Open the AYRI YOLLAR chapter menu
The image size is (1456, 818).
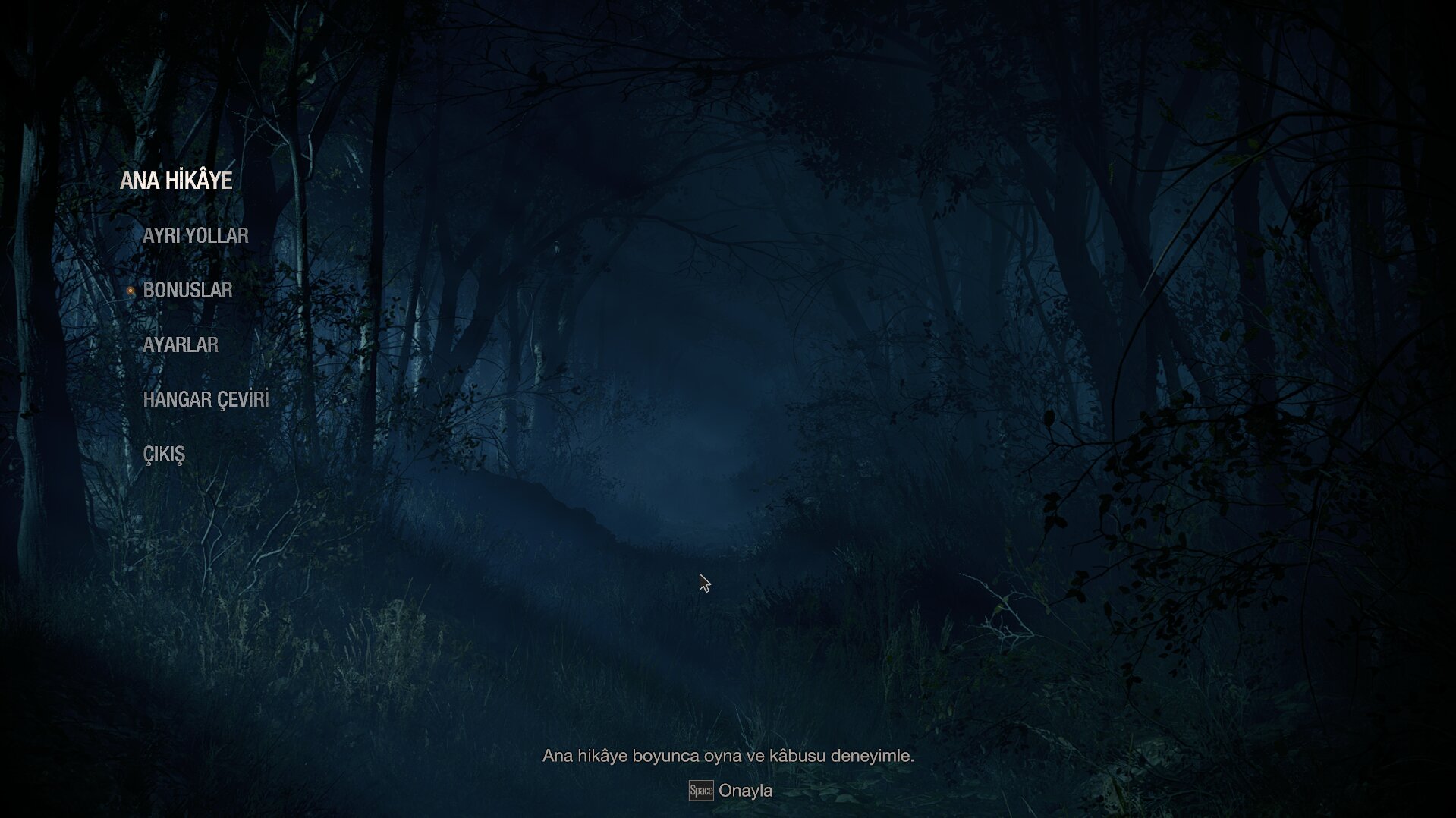point(196,235)
